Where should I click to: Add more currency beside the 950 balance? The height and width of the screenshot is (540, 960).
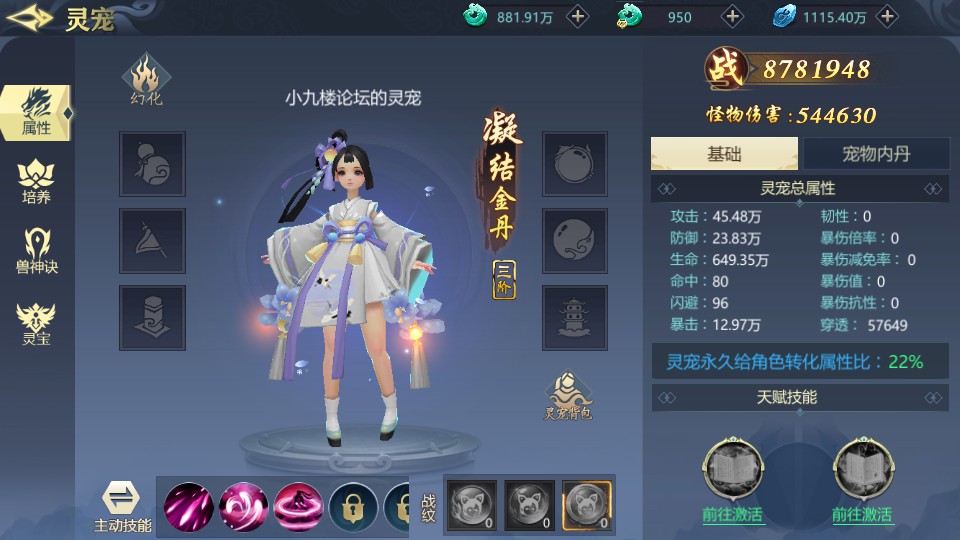(733, 16)
